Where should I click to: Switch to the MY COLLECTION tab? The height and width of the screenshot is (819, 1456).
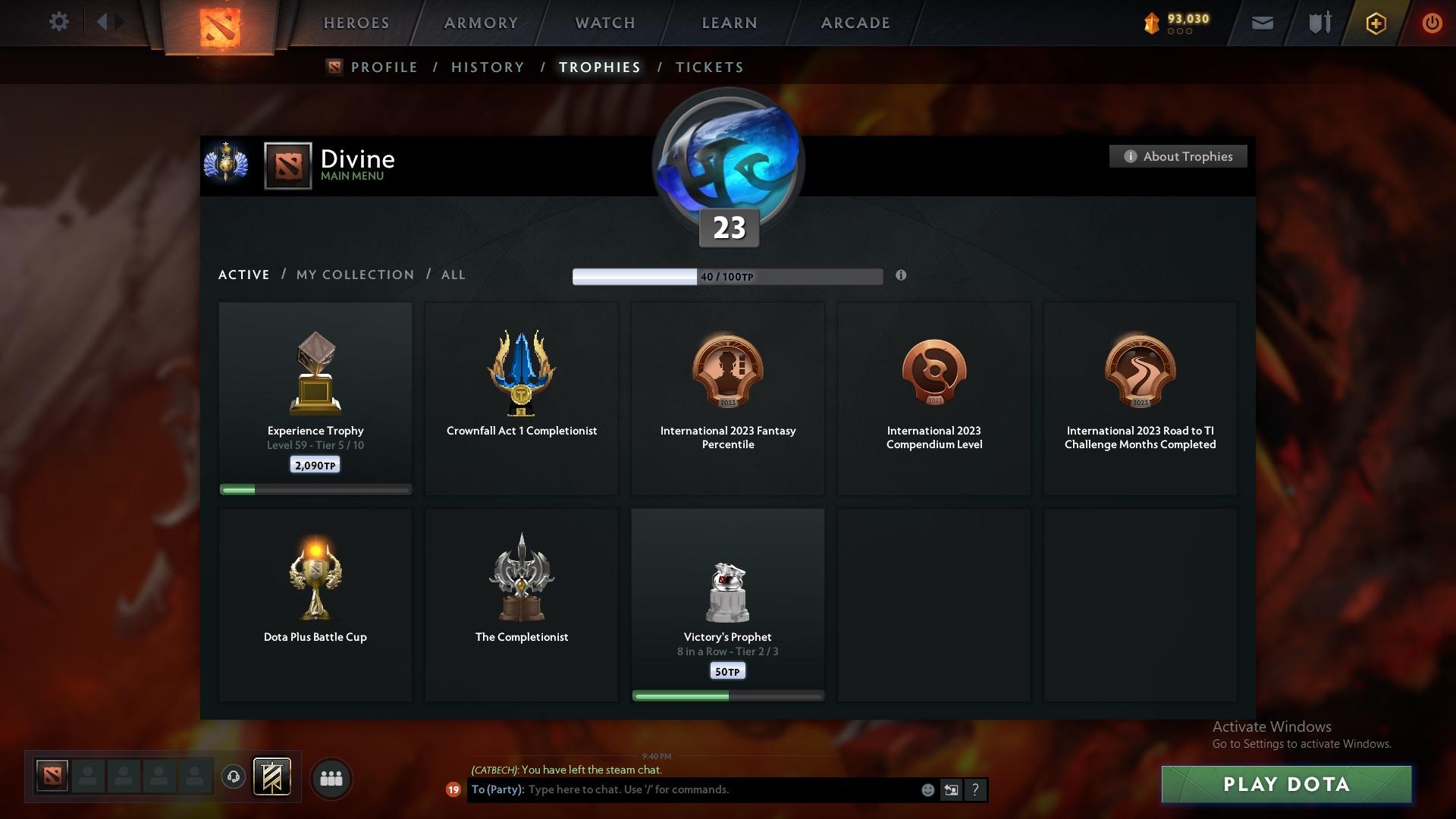tap(354, 275)
